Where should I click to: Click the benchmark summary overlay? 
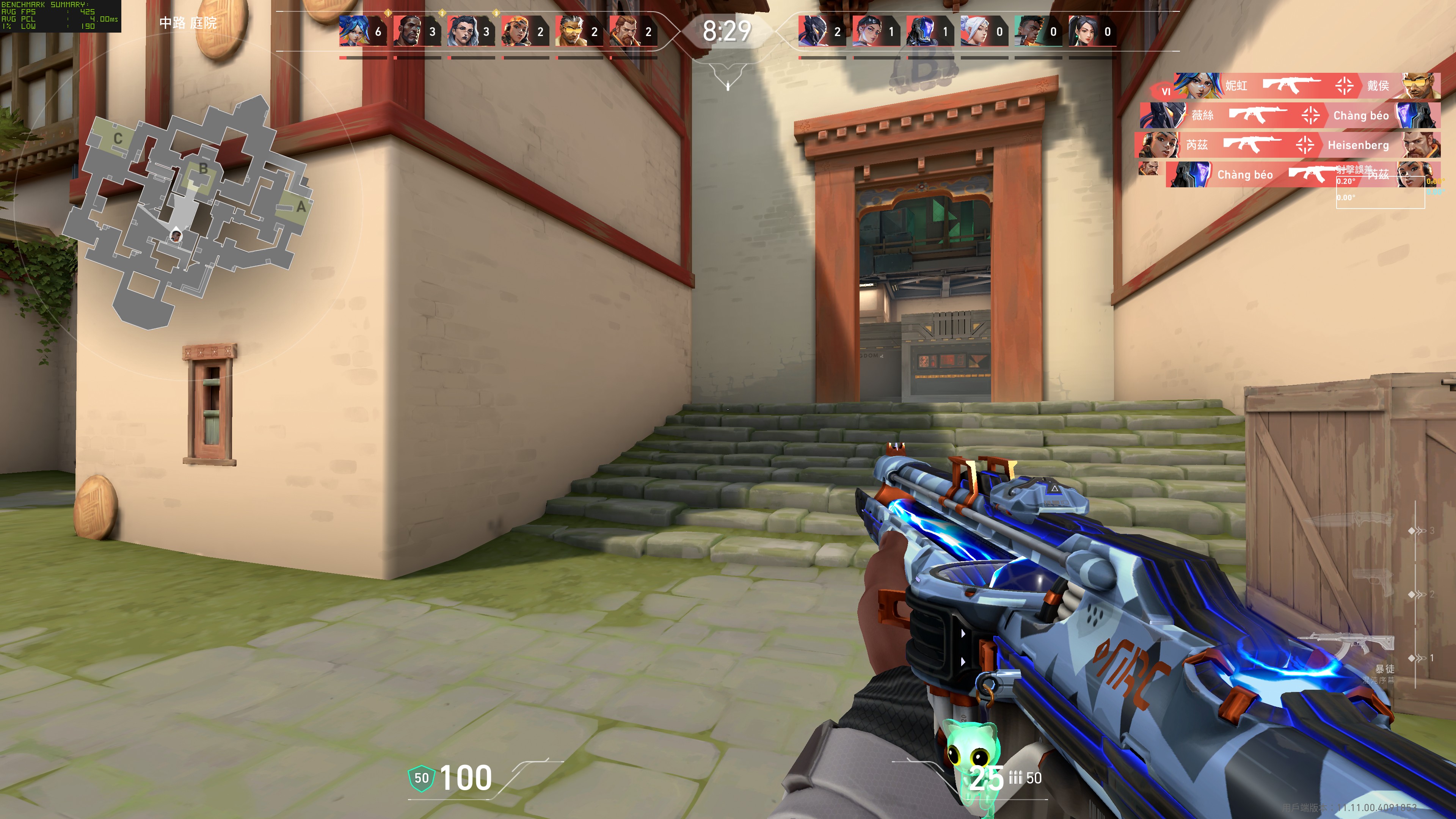click(60, 16)
